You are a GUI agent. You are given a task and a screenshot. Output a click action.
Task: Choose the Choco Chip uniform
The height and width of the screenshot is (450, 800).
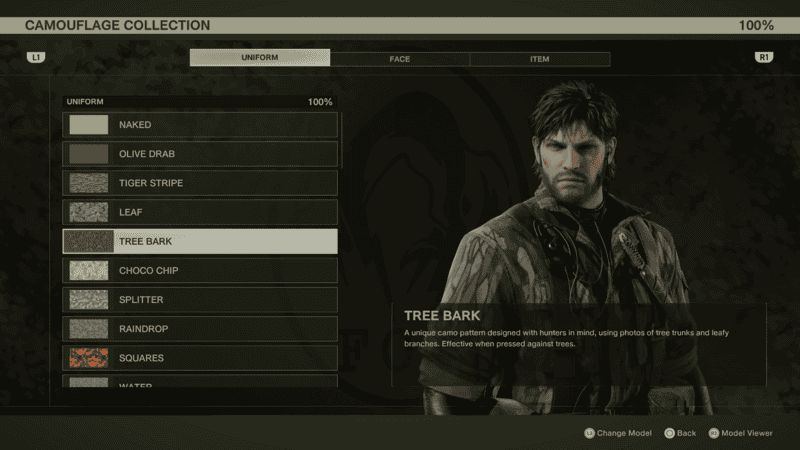(x=200, y=270)
